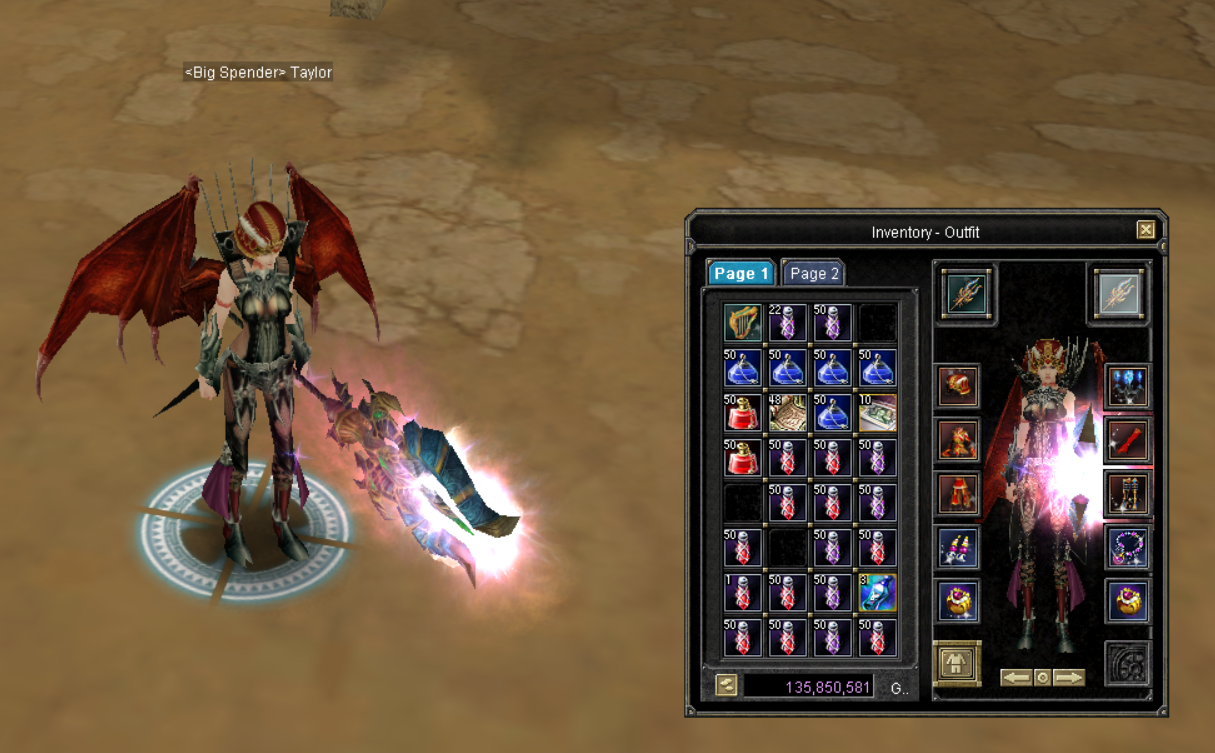Select the blue crystal gloves slot
The width and height of the screenshot is (1215, 753).
pyautogui.click(x=1127, y=386)
